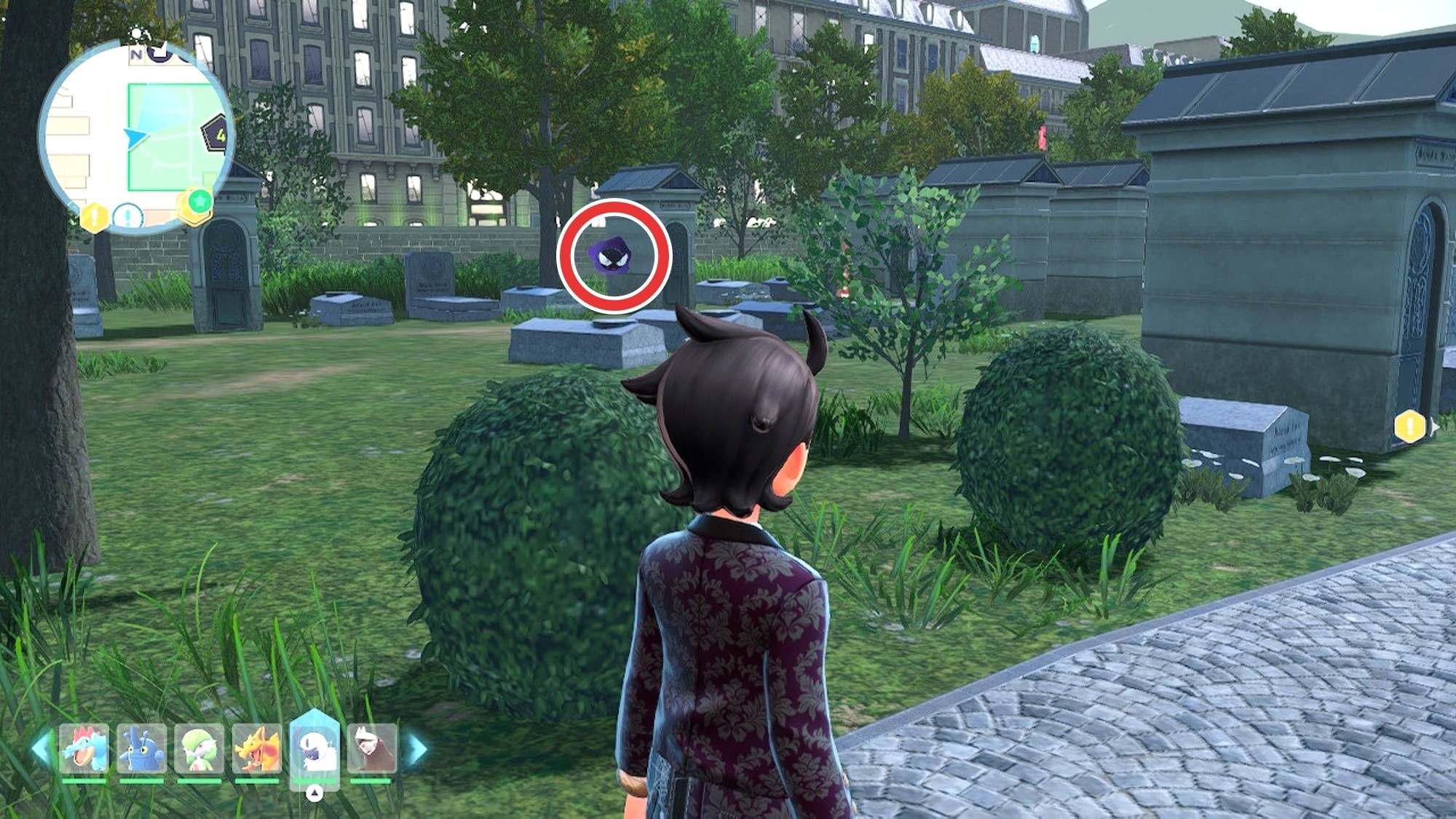Image resolution: width=1456 pixels, height=819 pixels.
Task: Click the party bar's left arrow
Action: (41, 748)
